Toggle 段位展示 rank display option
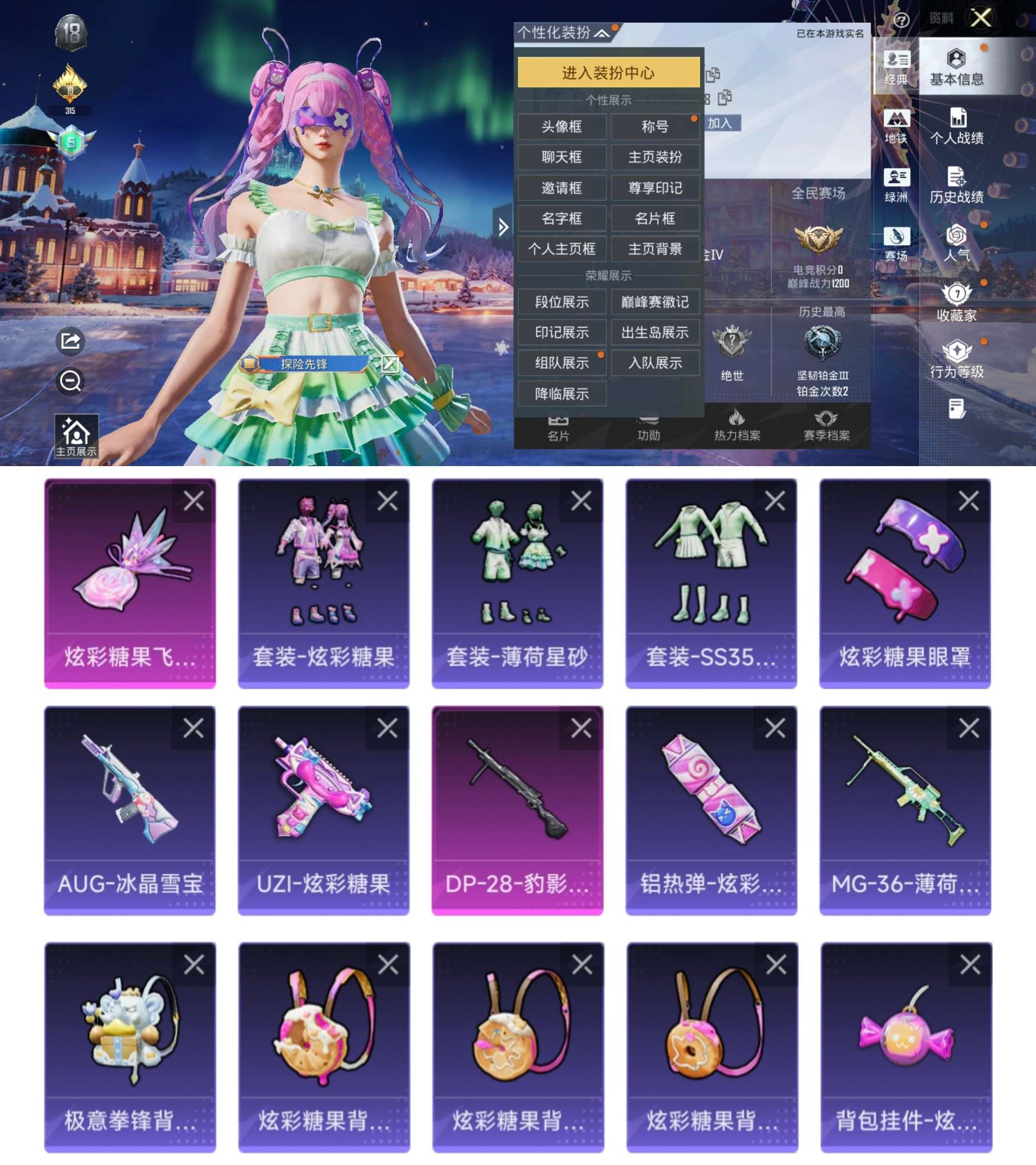1036x1165 pixels. 562,301
